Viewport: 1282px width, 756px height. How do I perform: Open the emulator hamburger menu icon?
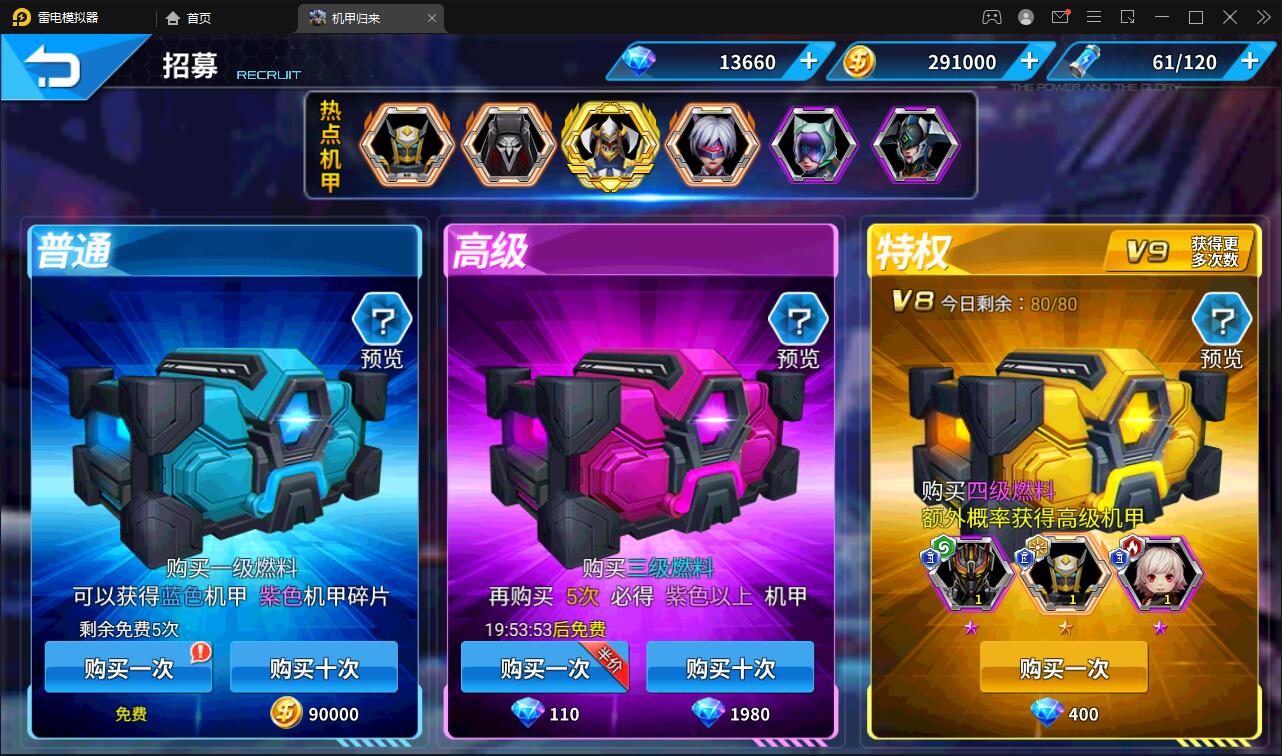[1094, 17]
